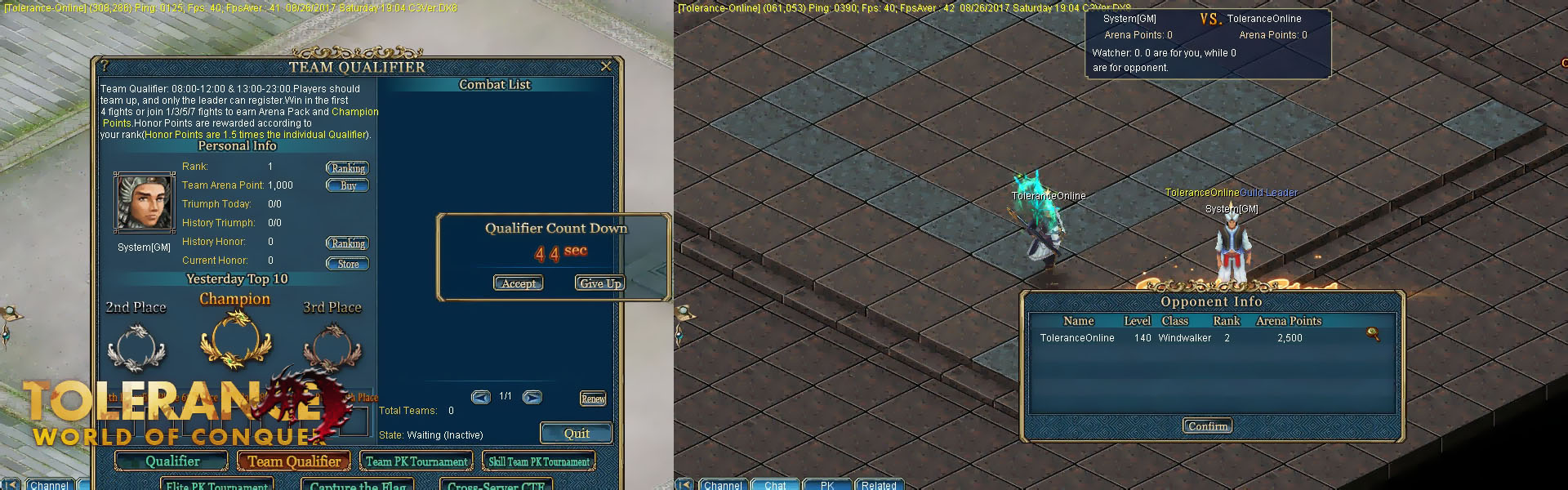
Task: Confirm the Opponent Info dialog
Action: (1208, 426)
